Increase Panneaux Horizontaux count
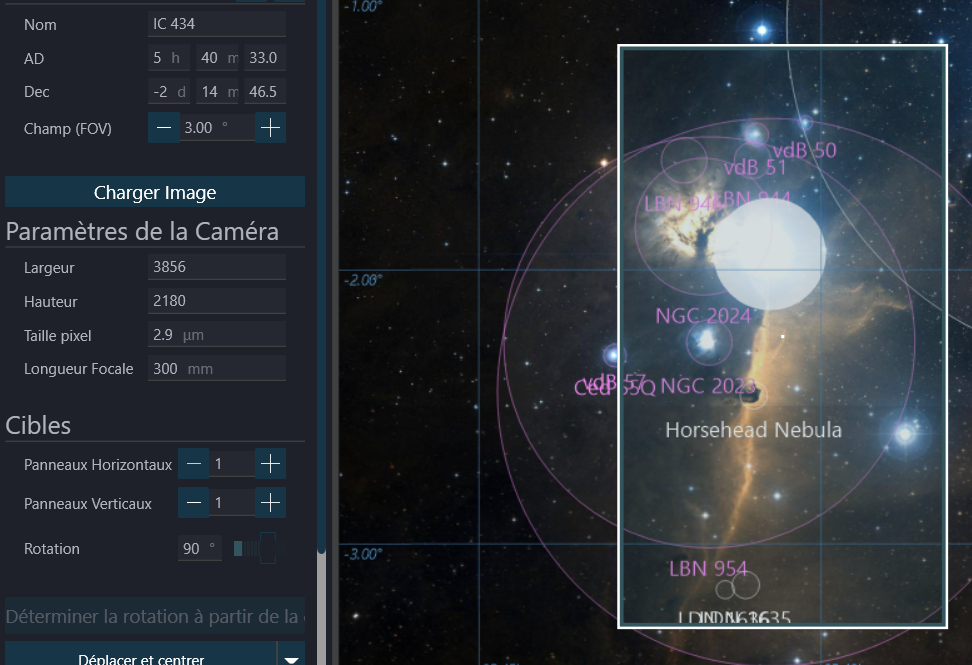The height and width of the screenshot is (665, 972). tap(271, 464)
